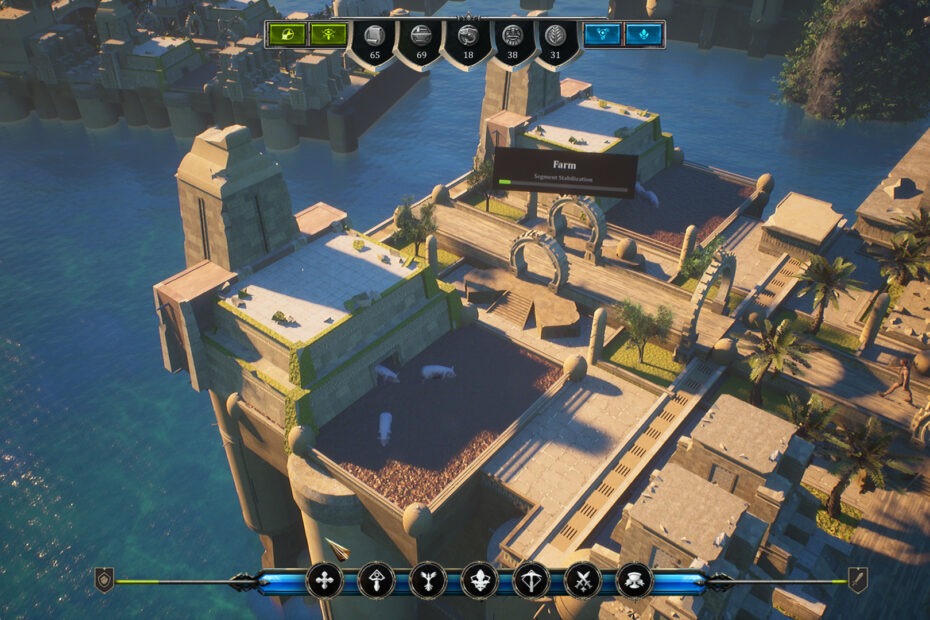Open the hat-shaped icon at bar's end
Viewport: 930px width, 620px height.
click(x=635, y=580)
